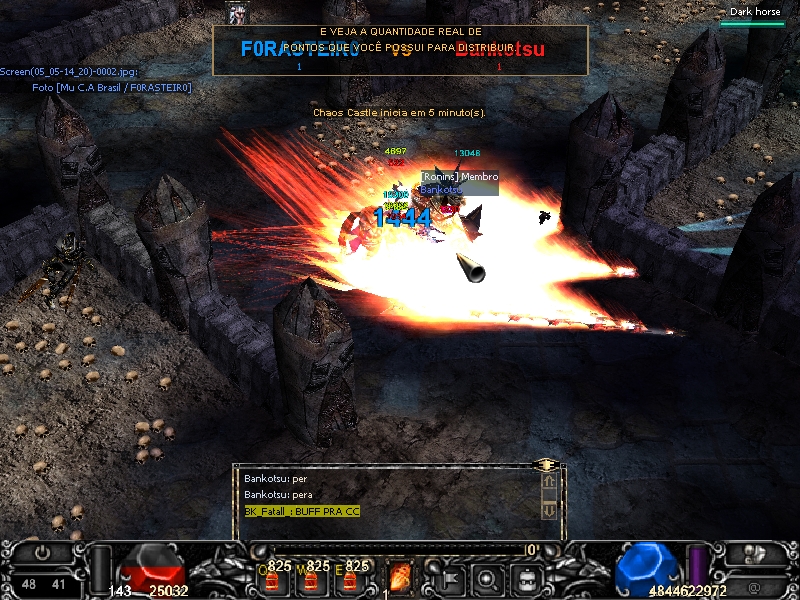Click the gold handle atop the chat window

[x=546, y=465]
